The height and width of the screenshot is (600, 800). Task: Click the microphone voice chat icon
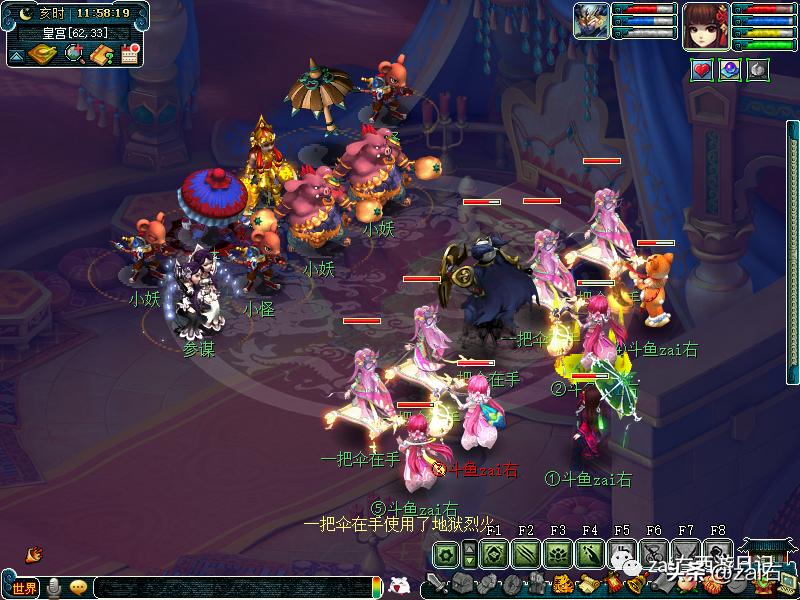(54, 587)
